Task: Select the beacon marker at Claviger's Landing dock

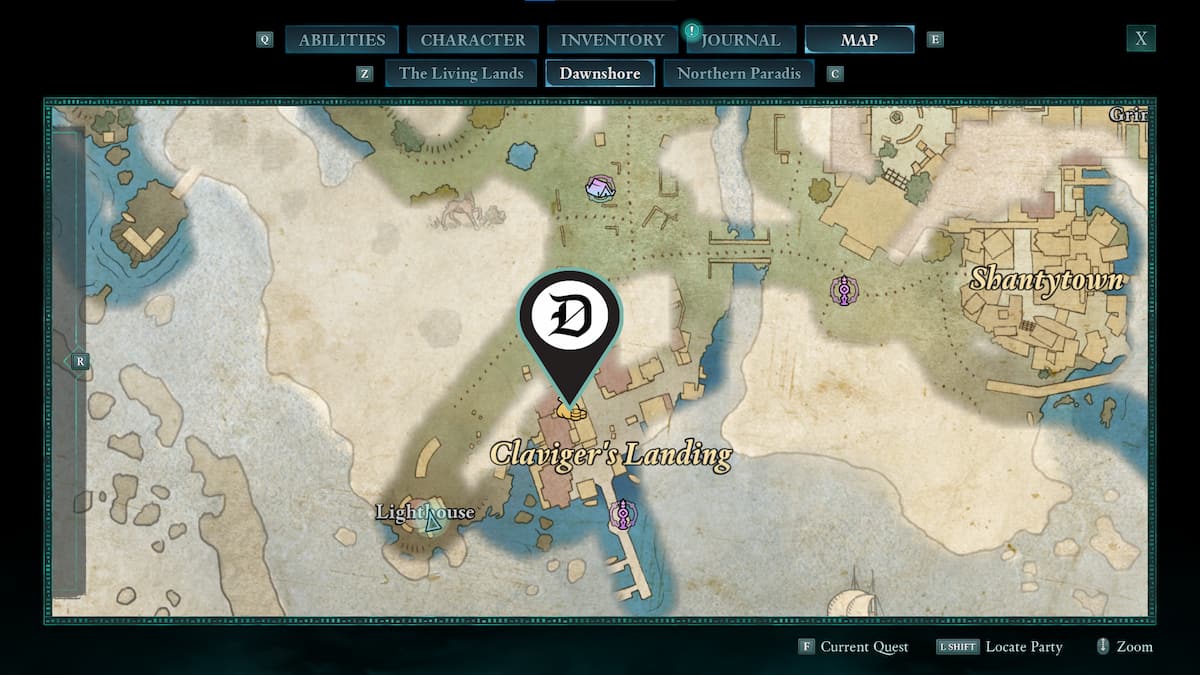Action: (624, 514)
